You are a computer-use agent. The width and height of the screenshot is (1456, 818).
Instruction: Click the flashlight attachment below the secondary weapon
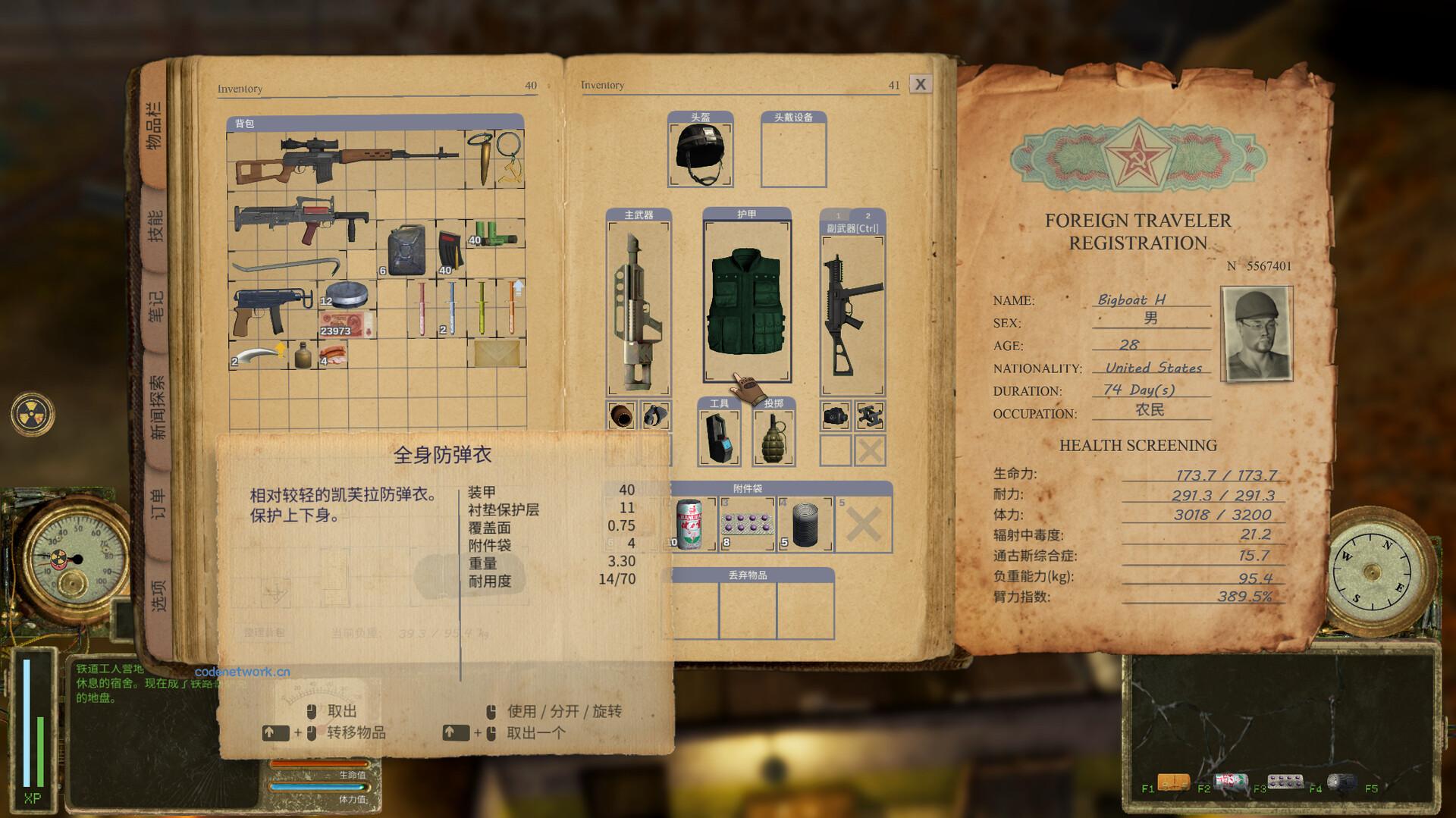tap(836, 416)
